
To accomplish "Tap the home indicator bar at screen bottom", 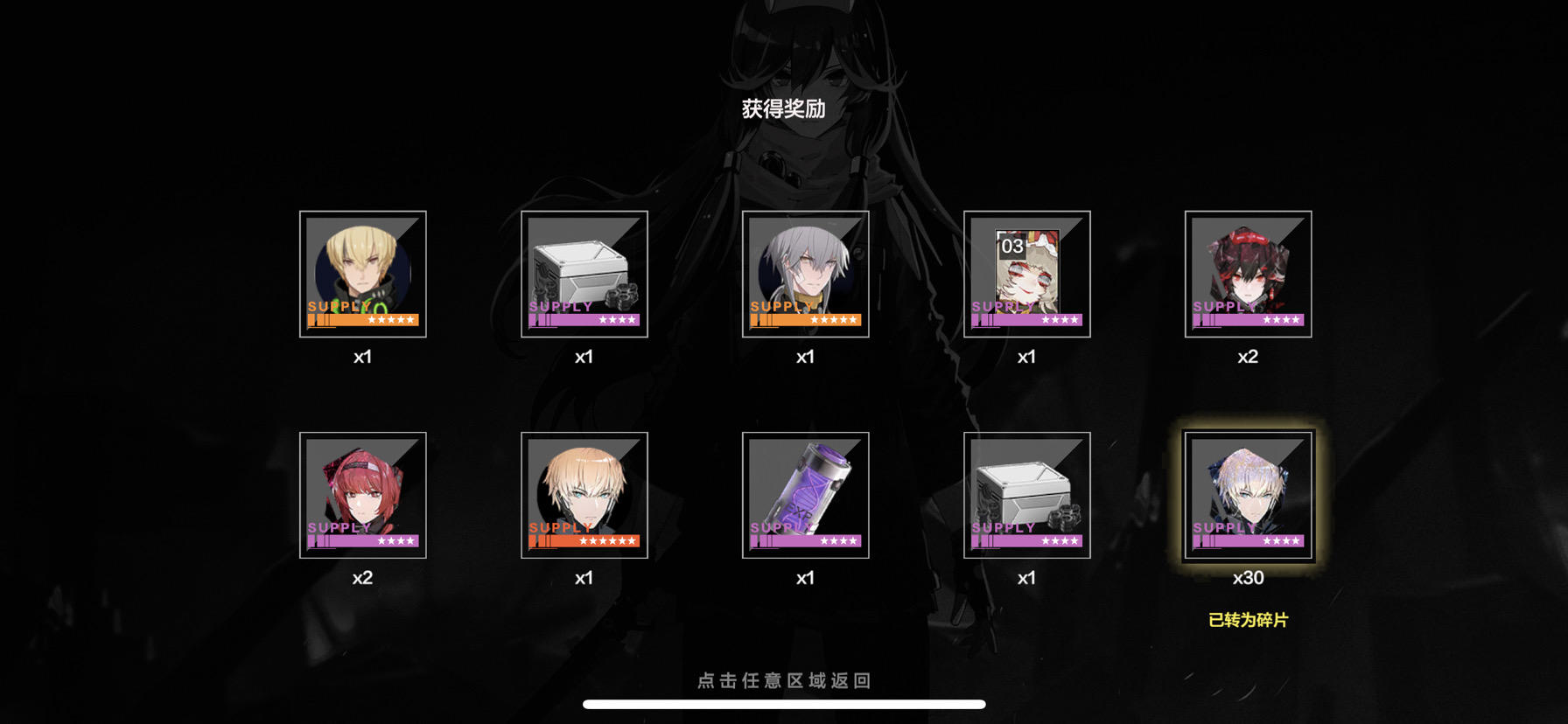I will coord(784,706).
